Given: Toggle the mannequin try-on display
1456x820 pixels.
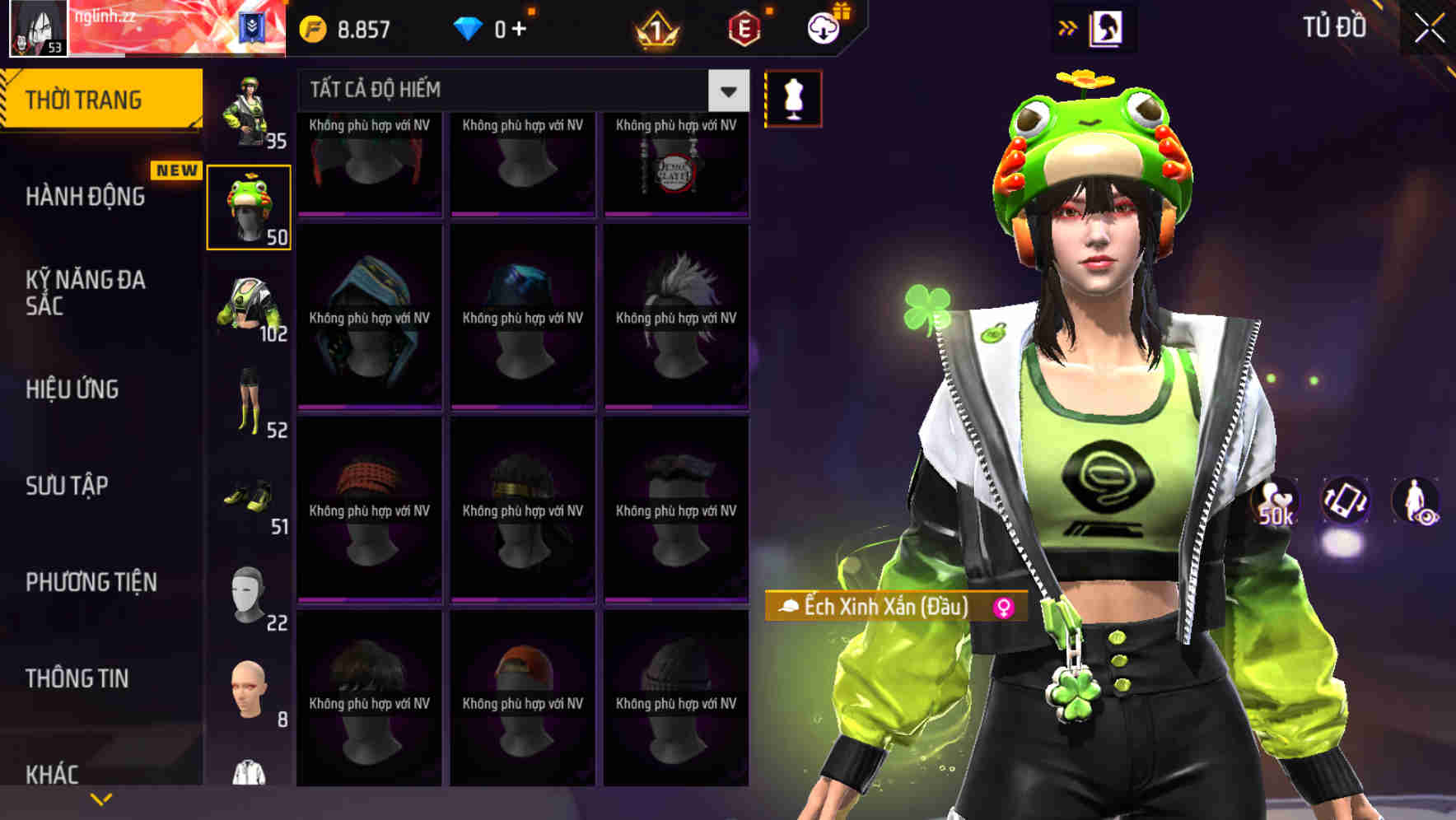Looking at the screenshot, I should [x=793, y=97].
